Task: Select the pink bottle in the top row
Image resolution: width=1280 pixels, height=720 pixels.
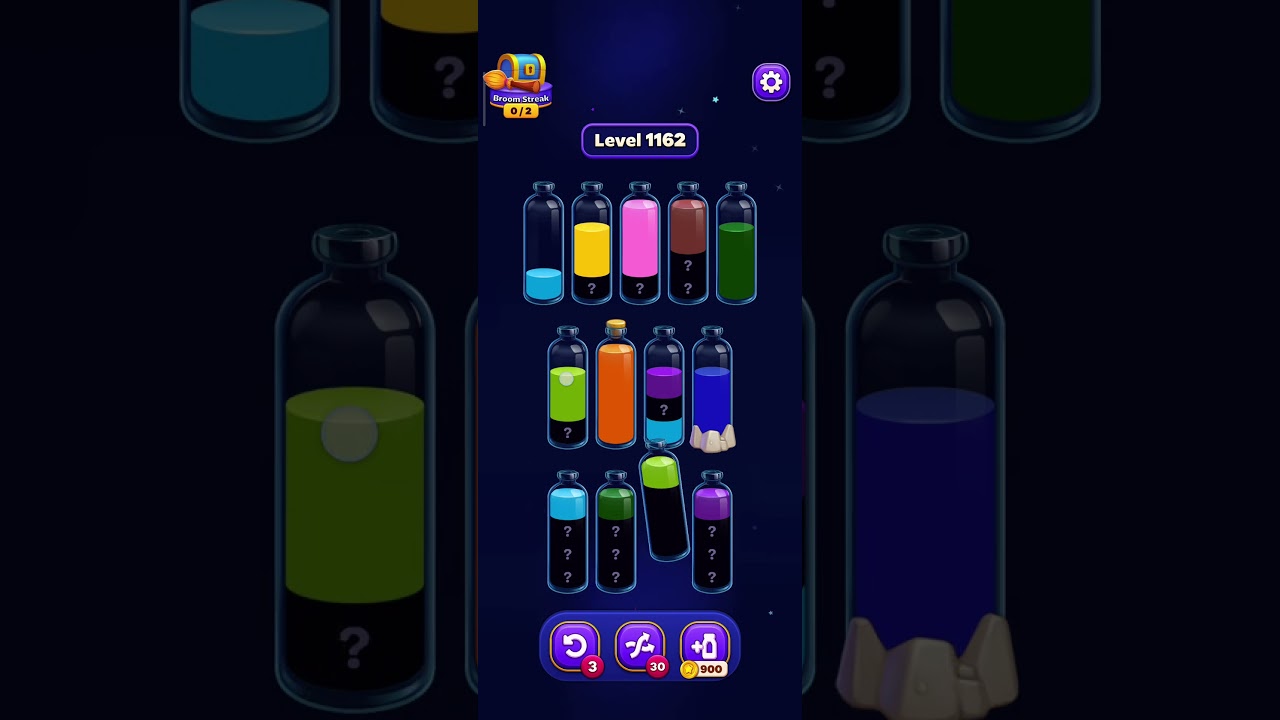Action: [639, 245]
